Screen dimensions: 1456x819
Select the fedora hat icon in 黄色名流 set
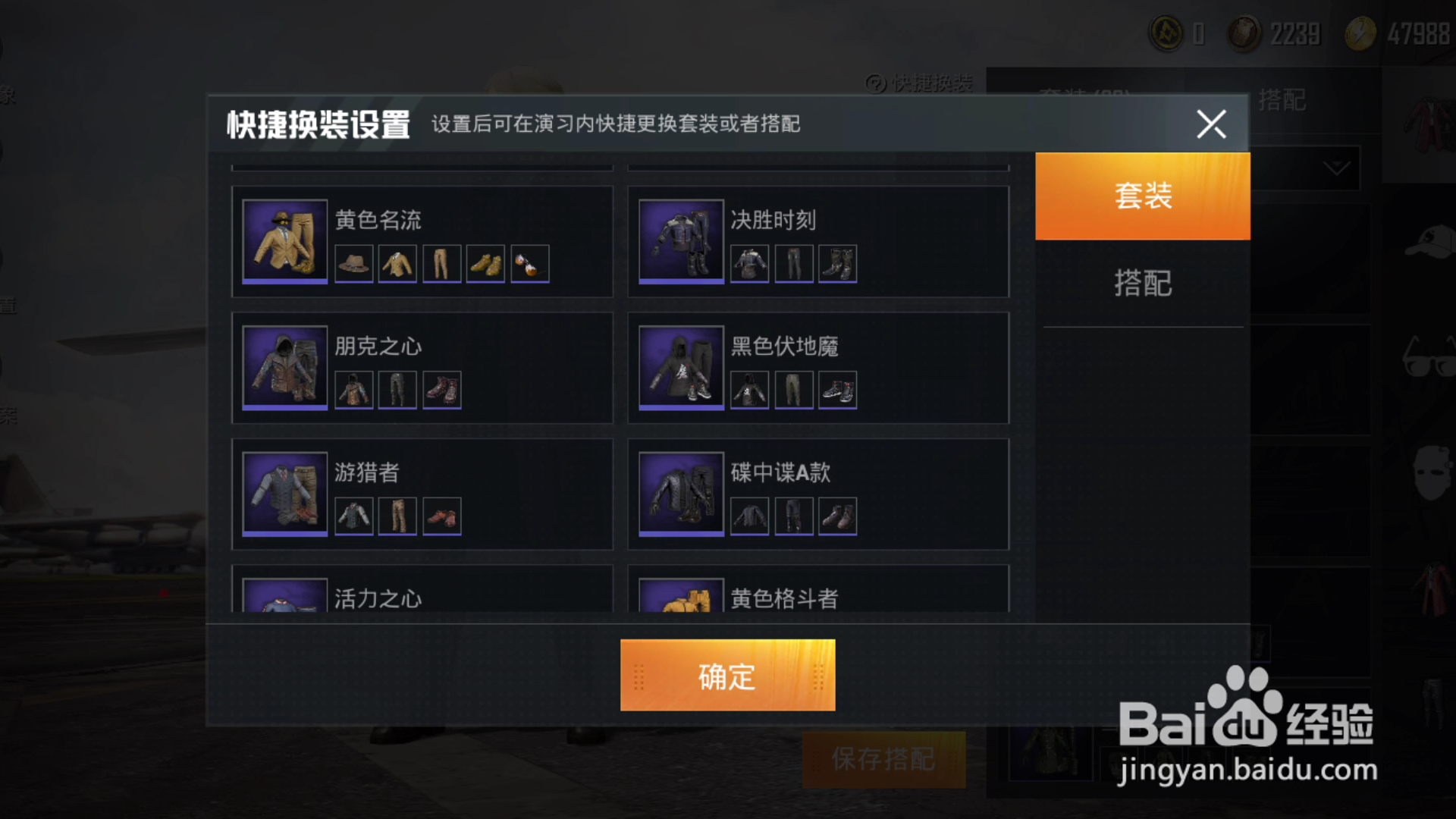tap(353, 263)
